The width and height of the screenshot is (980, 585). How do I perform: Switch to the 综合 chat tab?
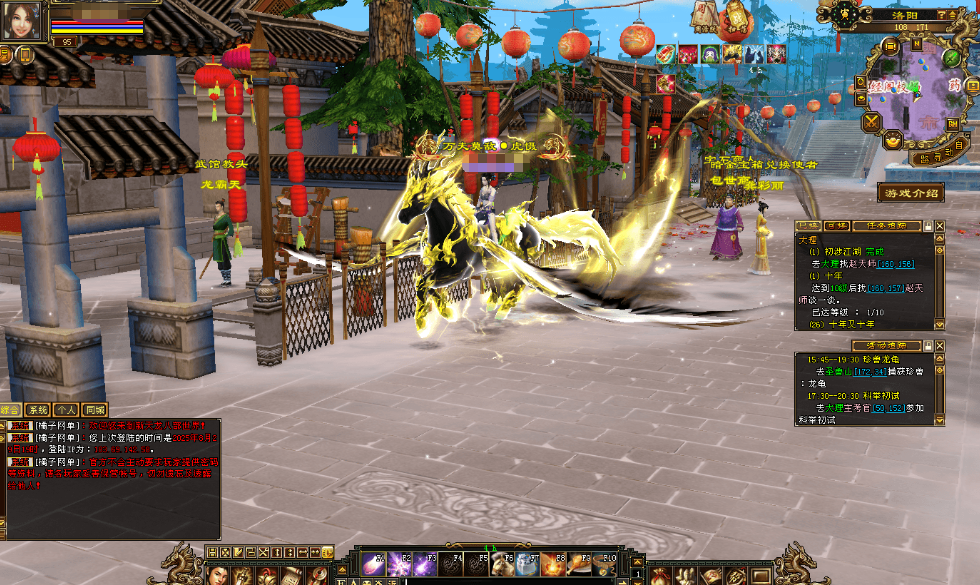(10, 410)
